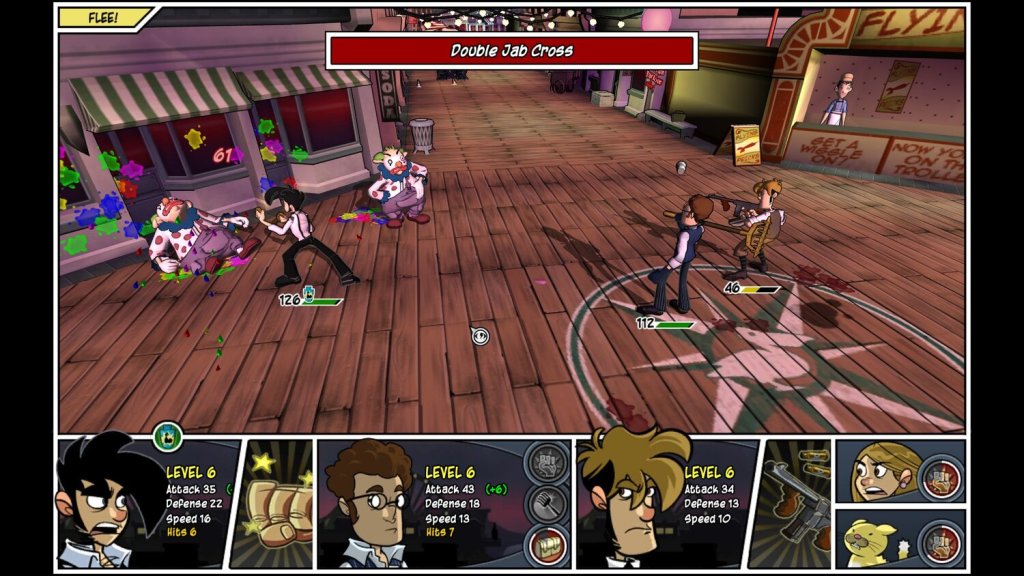Choose the grey rake weapon icon
Screen dimensions: 1024x576
pyautogui.click(x=544, y=504)
